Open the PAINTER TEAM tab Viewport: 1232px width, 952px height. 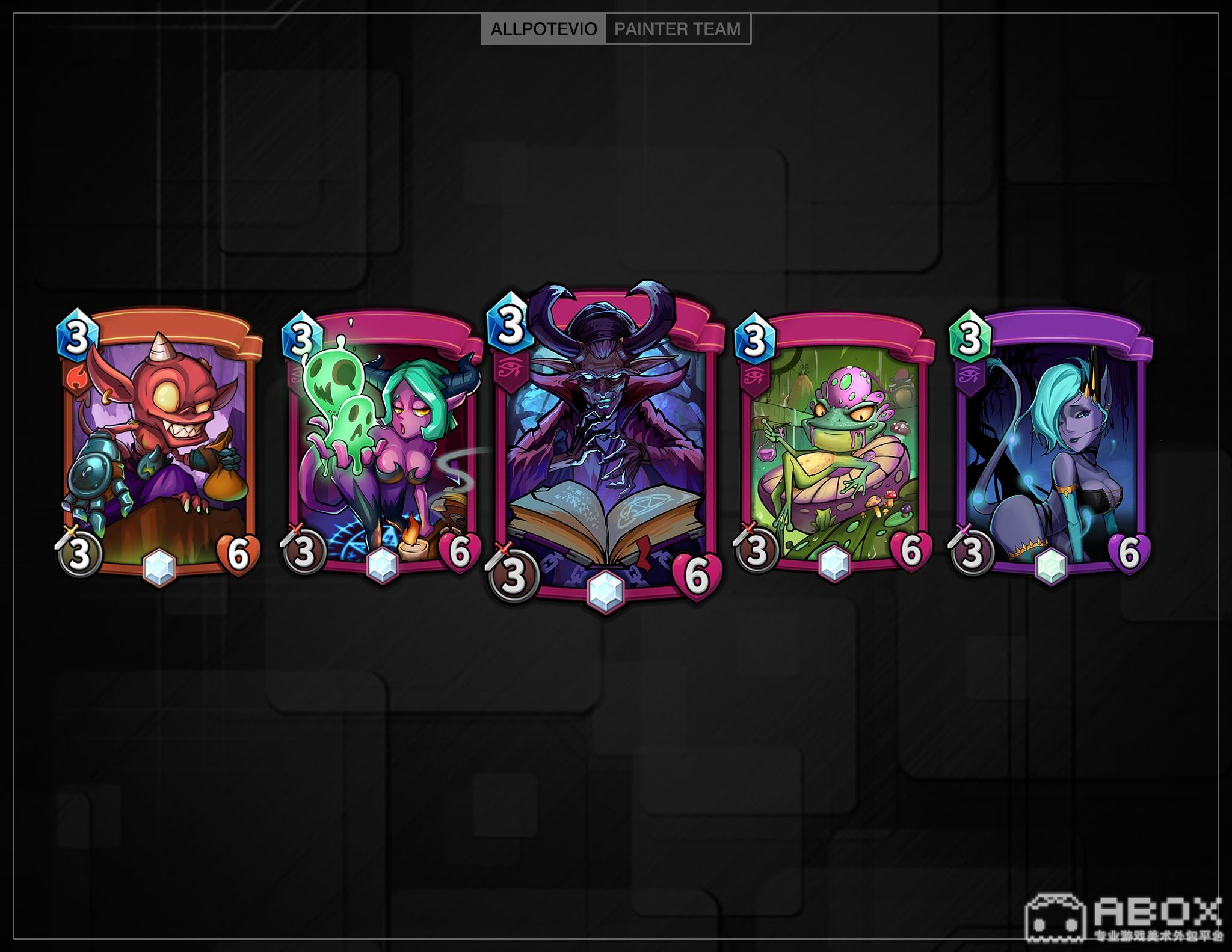point(677,29)
